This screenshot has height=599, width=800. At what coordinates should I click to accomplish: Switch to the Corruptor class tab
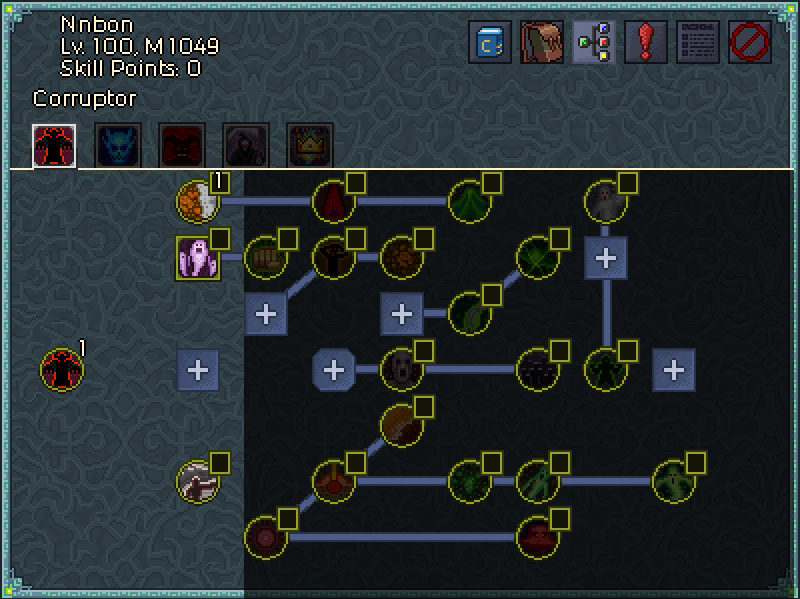pos(54,145)
